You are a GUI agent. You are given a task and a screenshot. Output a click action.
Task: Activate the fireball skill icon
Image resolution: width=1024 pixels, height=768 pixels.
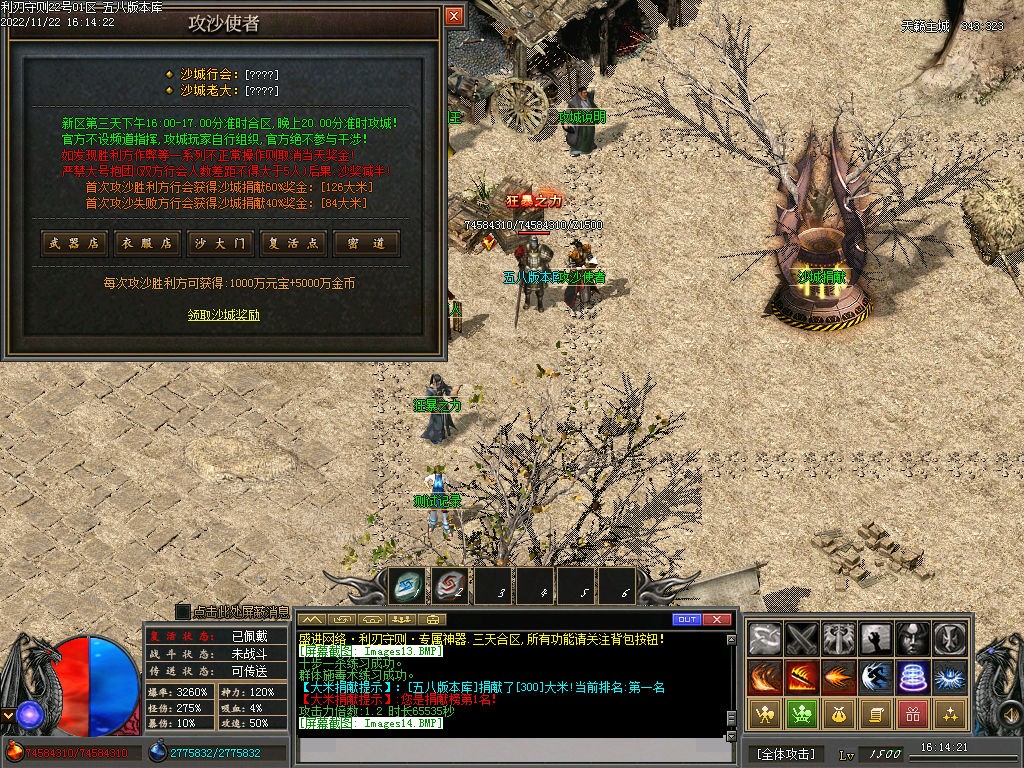839,677
